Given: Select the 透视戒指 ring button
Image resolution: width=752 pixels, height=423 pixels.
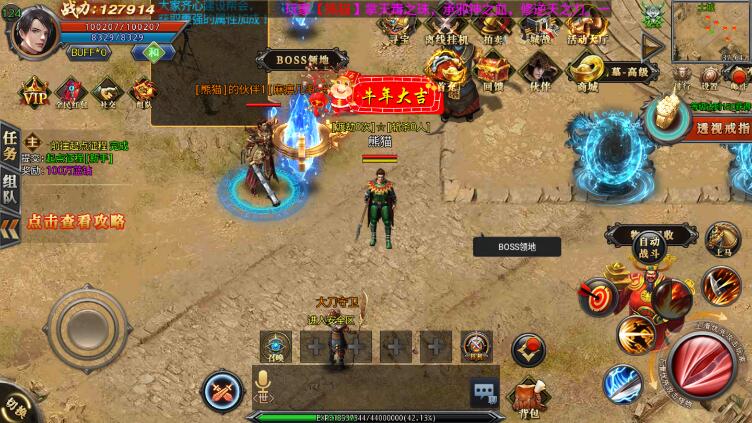Looking at the screenshot, I should 714,126.
